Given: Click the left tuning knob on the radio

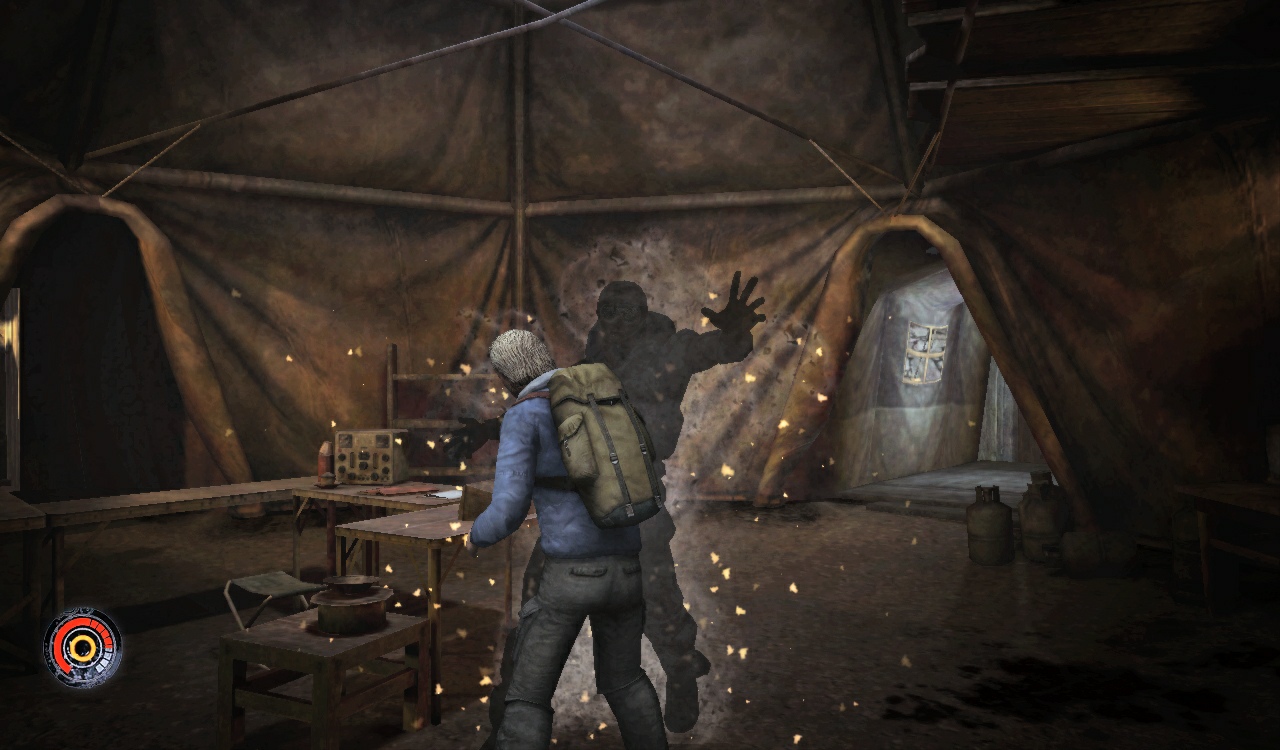Looking at the screenshot, I should [x=340, y=457].
